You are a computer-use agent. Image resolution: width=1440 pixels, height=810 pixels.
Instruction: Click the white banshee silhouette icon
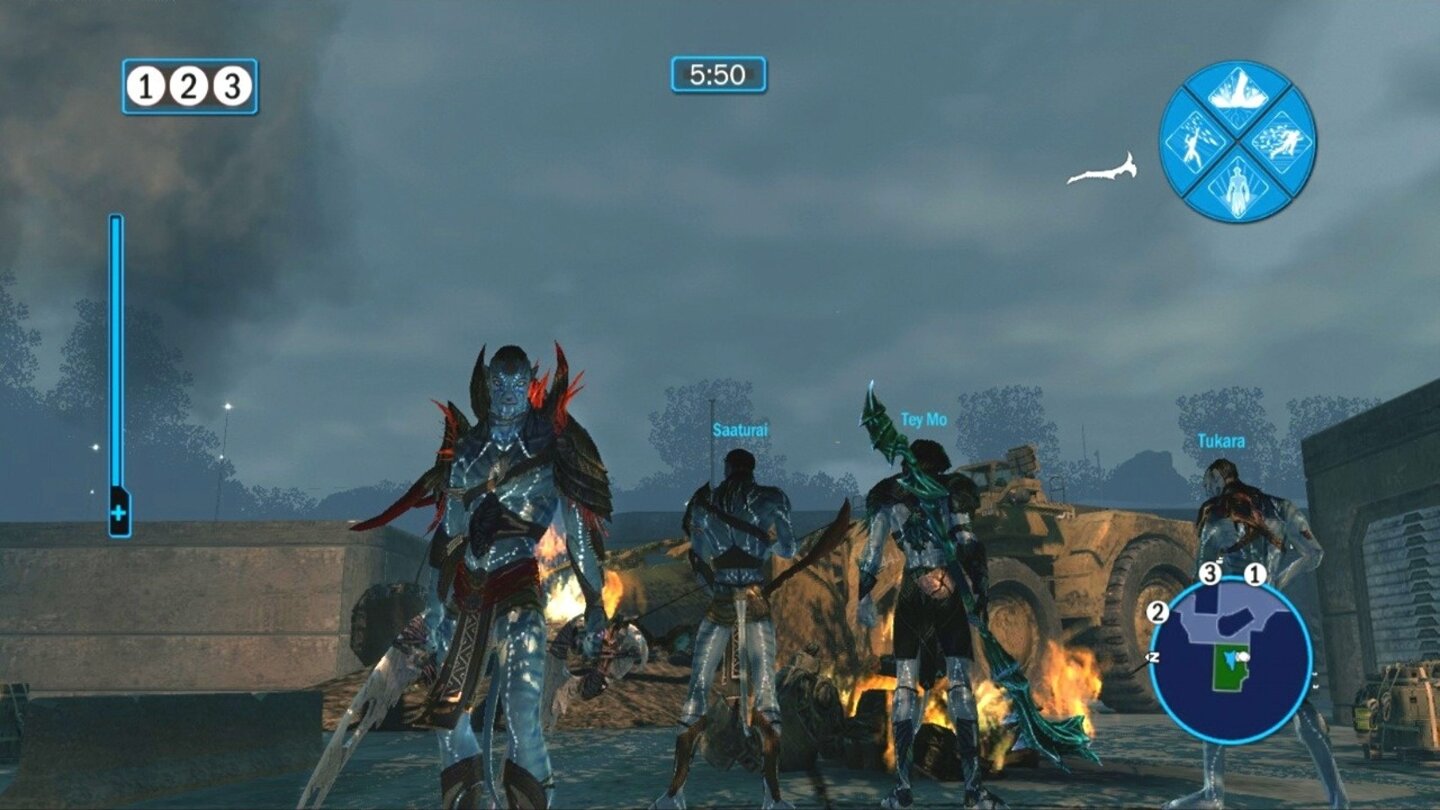(x=1102, y=168)
